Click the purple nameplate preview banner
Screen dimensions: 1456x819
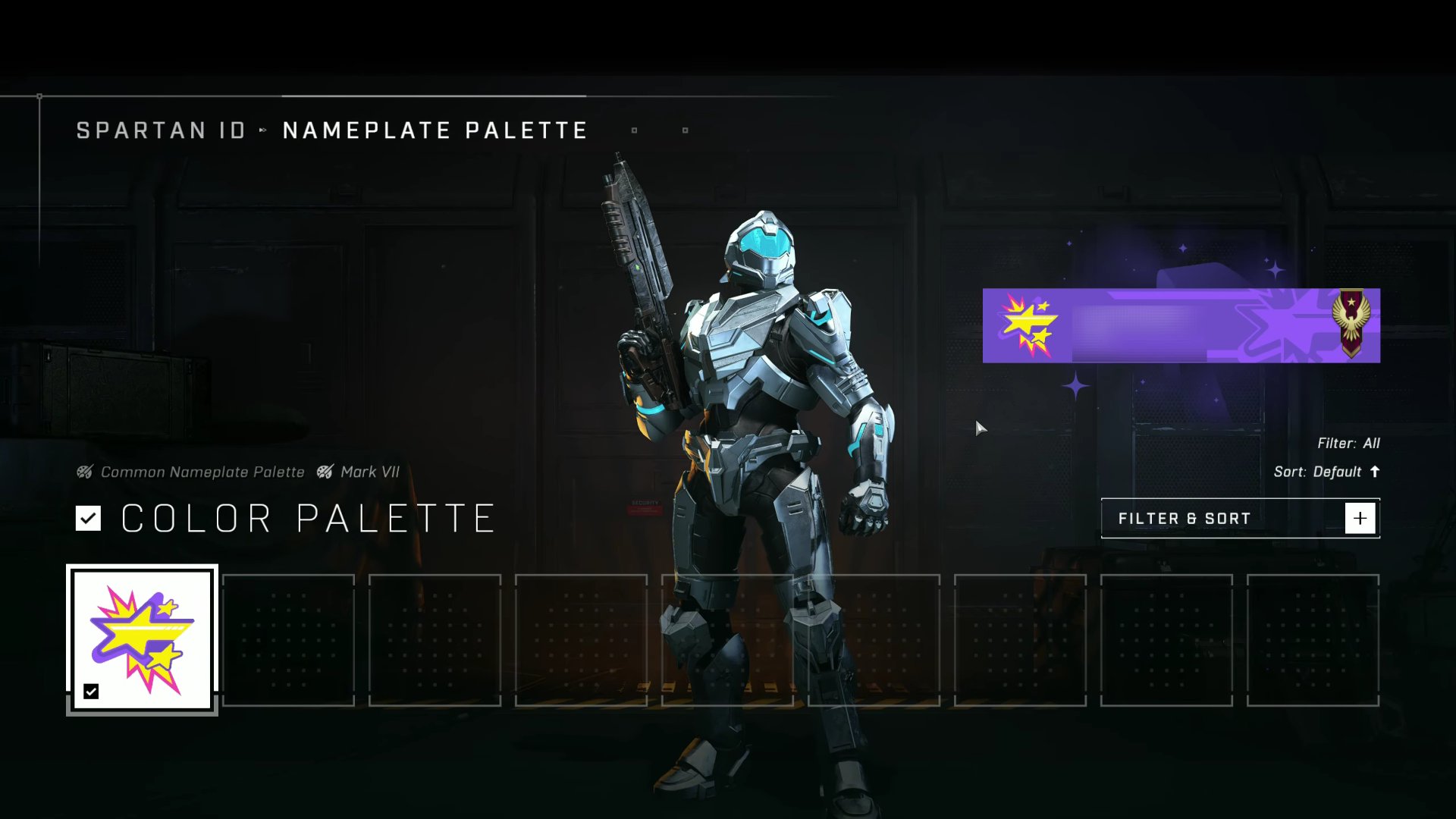[x=1181, y=325]
